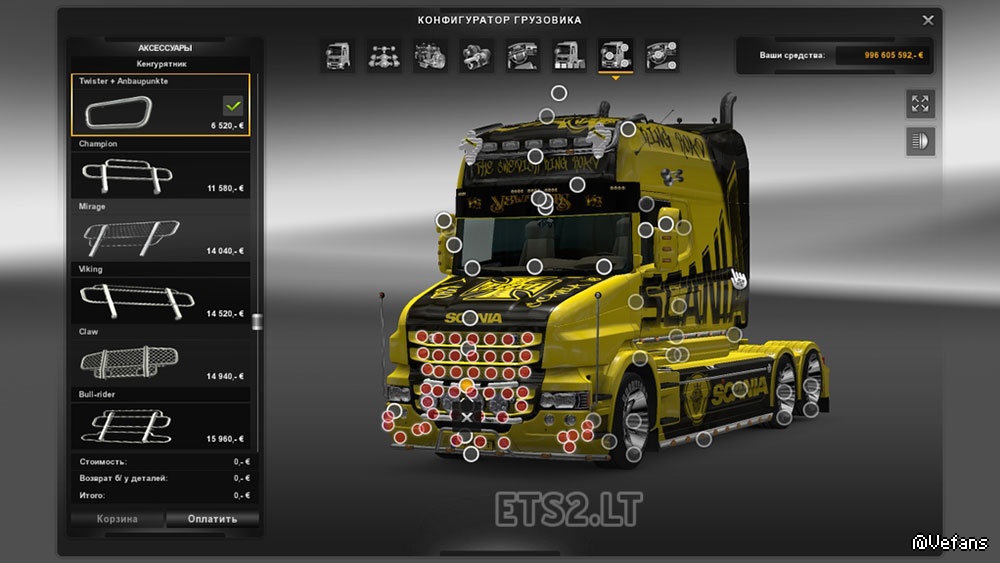1000x563 pixels.
Task: Click the Оплатить pay button
Action: pyautogui.click(x=212, y=519)
